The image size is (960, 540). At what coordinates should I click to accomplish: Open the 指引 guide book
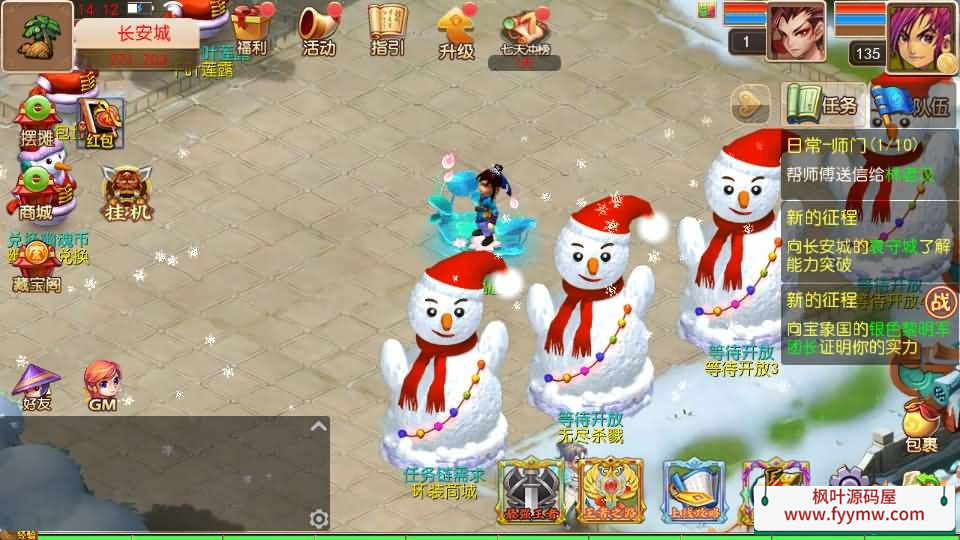(387, 28)
